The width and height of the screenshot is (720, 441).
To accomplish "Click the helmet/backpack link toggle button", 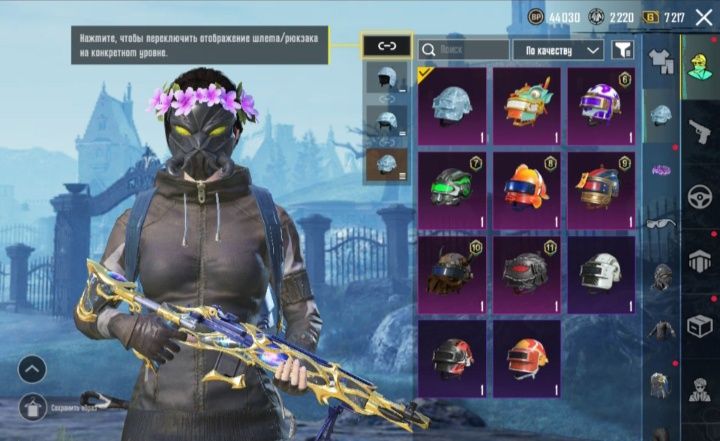I will (386, 45).
